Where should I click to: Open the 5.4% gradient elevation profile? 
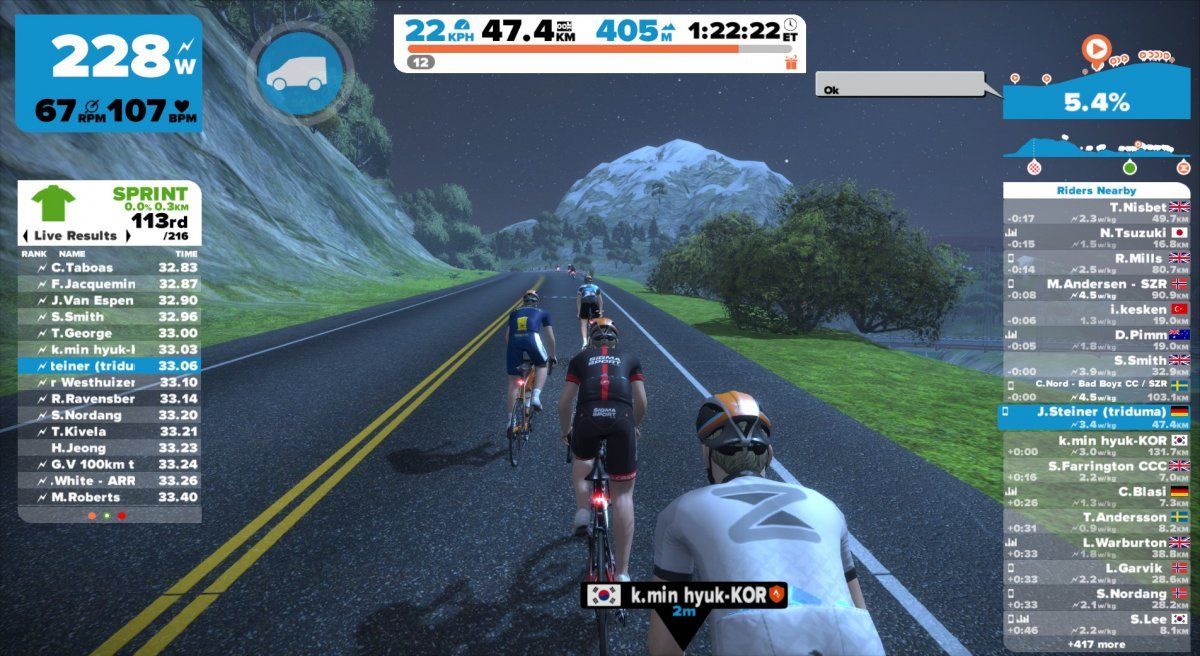[1097, 100]
